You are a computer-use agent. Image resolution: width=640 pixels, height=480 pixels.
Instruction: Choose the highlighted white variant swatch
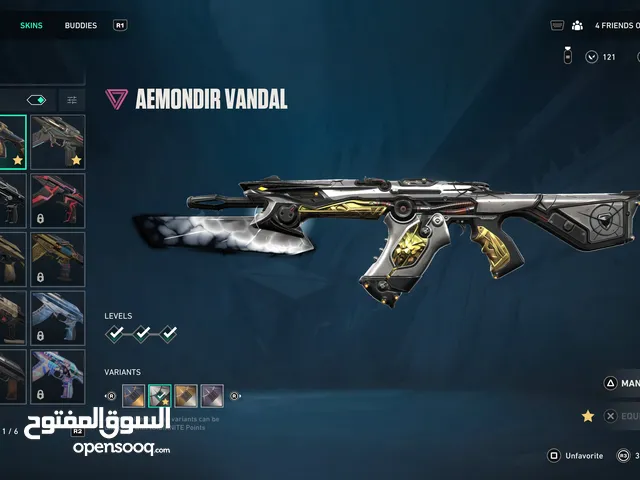pyautogui.click(x=160, y=395)
